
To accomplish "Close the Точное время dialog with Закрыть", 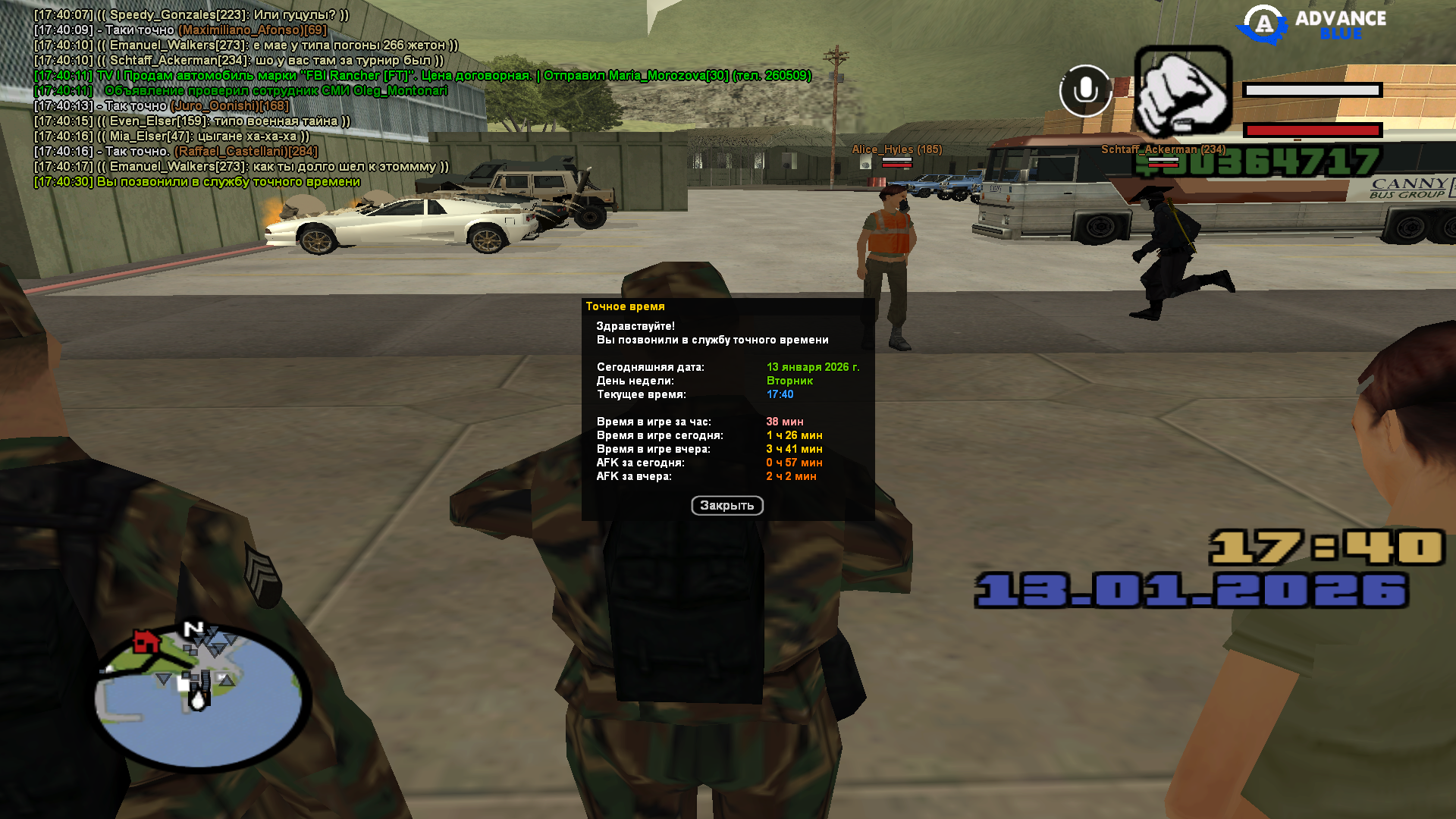I will click(x=726, y=506).
